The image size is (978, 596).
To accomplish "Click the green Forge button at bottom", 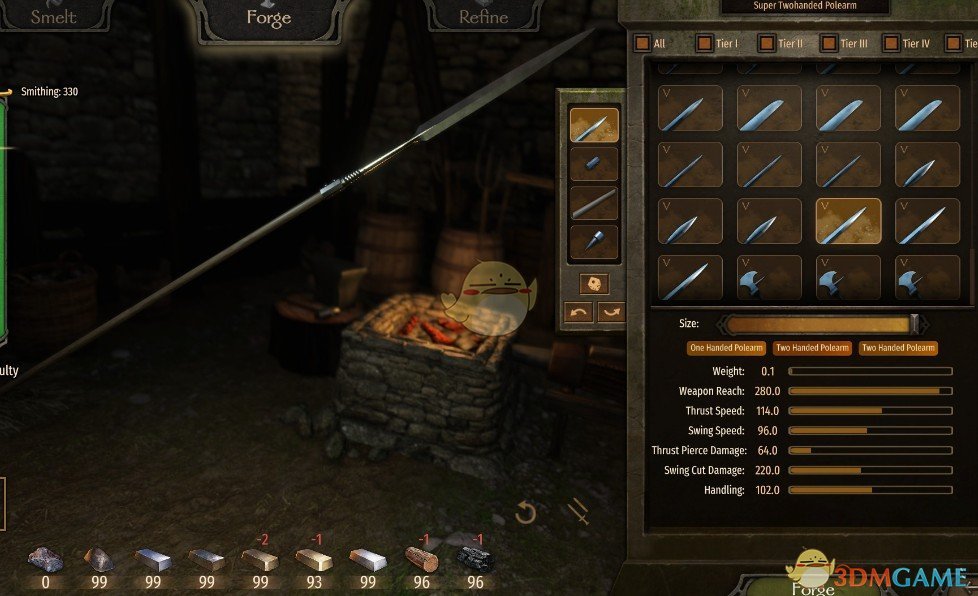I will [x=813, y=586].
